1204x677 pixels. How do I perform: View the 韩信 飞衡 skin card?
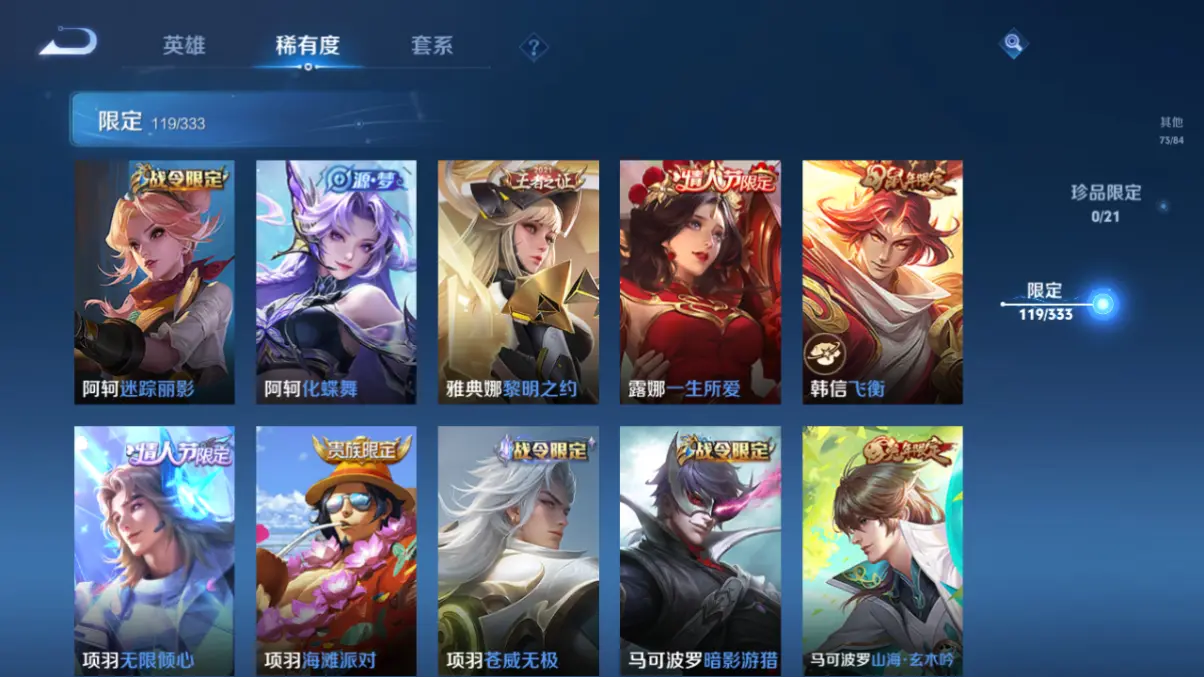point(882,282)
